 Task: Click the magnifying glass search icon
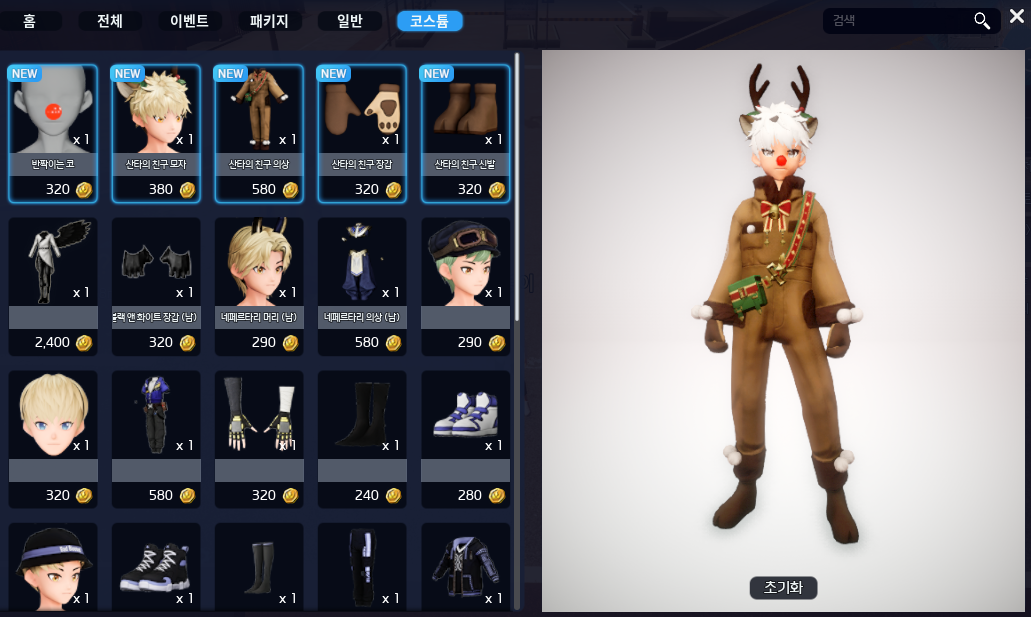click(982, 21)
